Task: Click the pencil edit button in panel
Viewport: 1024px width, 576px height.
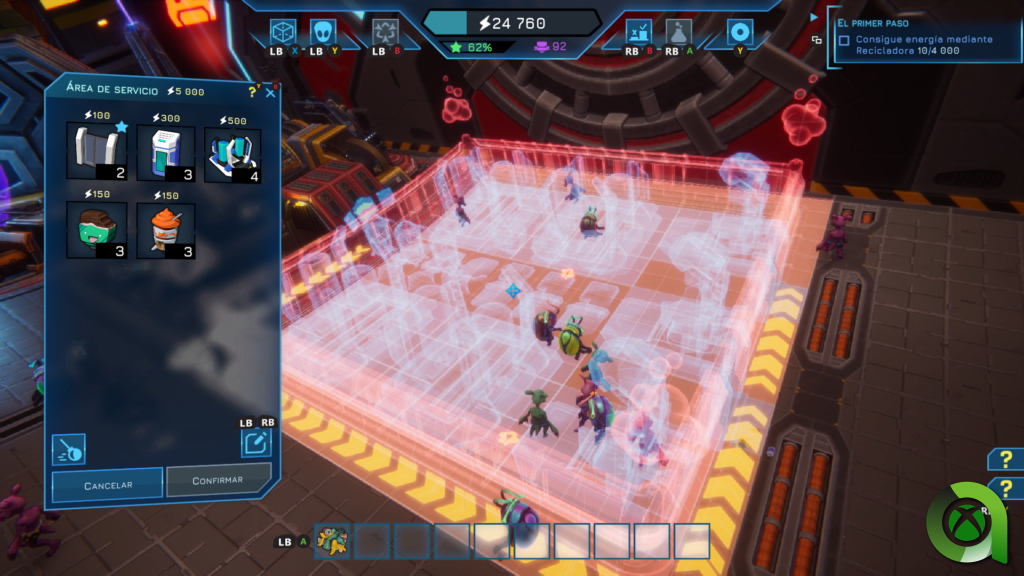Action: click(x=256, y=441)
